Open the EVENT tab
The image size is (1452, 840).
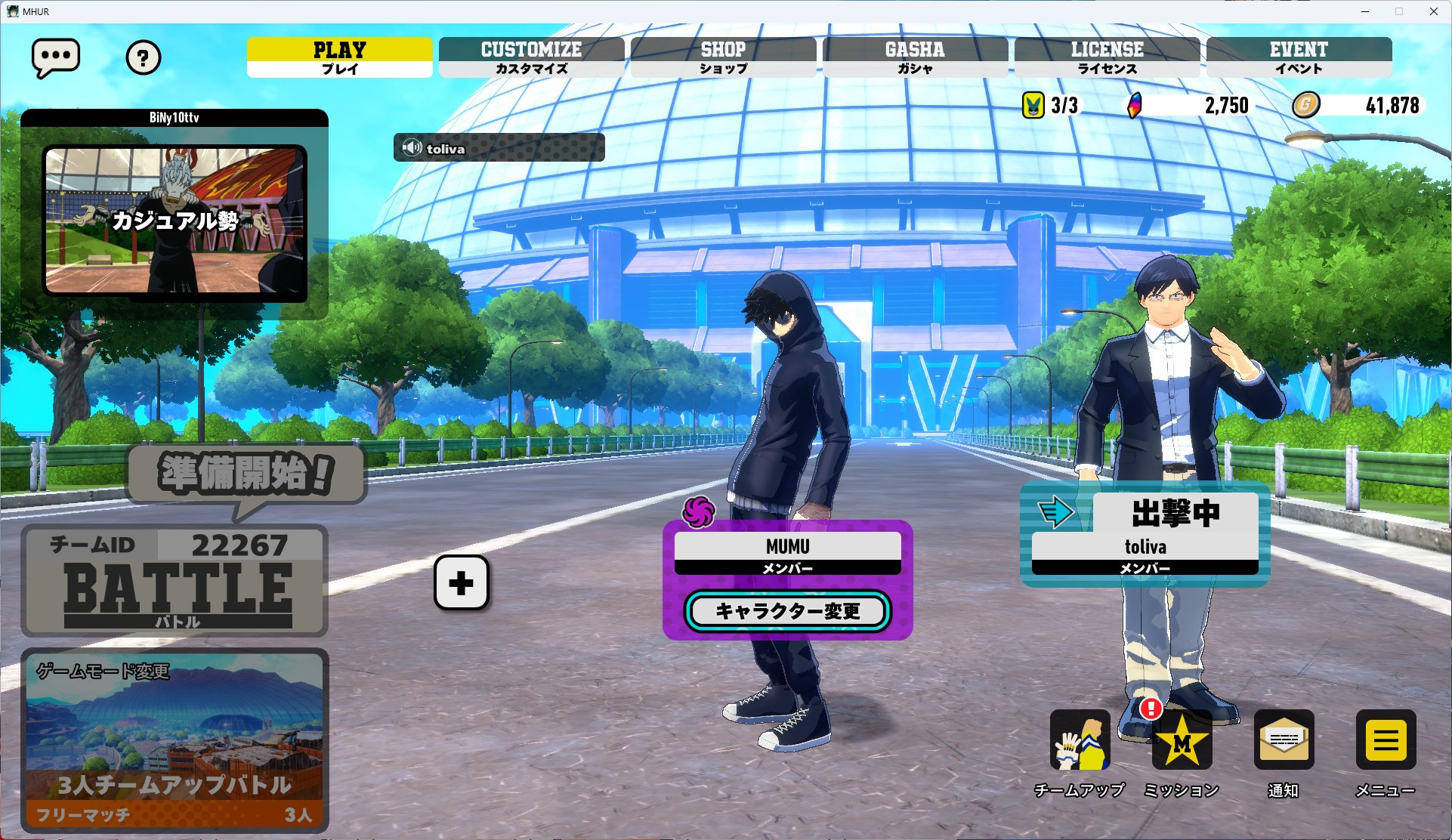tap(1299, 57)
